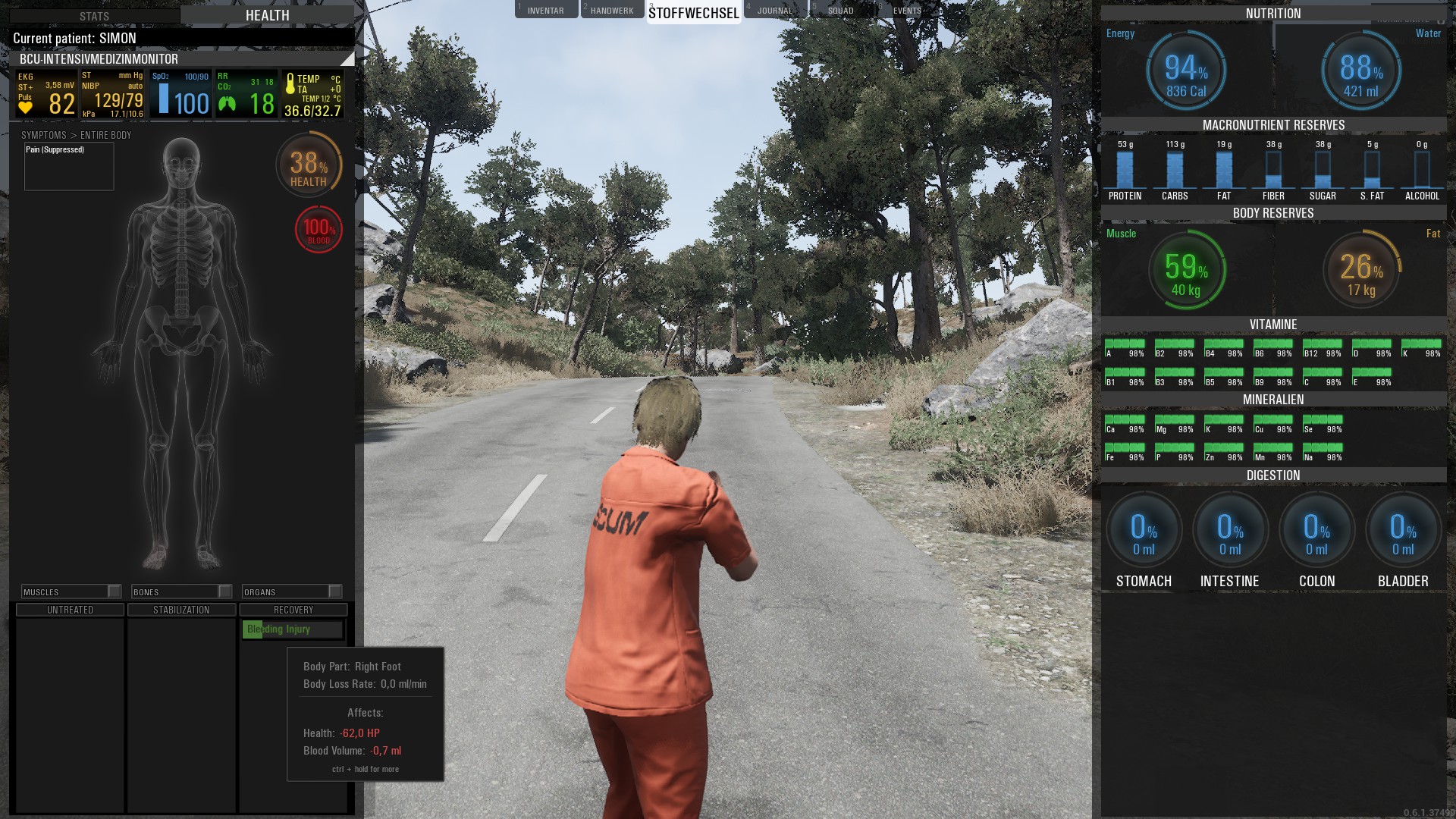The height and width of the screenshot is (819, 1456).
Task: Open the Handwerk crafting tab
Action: click(612, 11)
